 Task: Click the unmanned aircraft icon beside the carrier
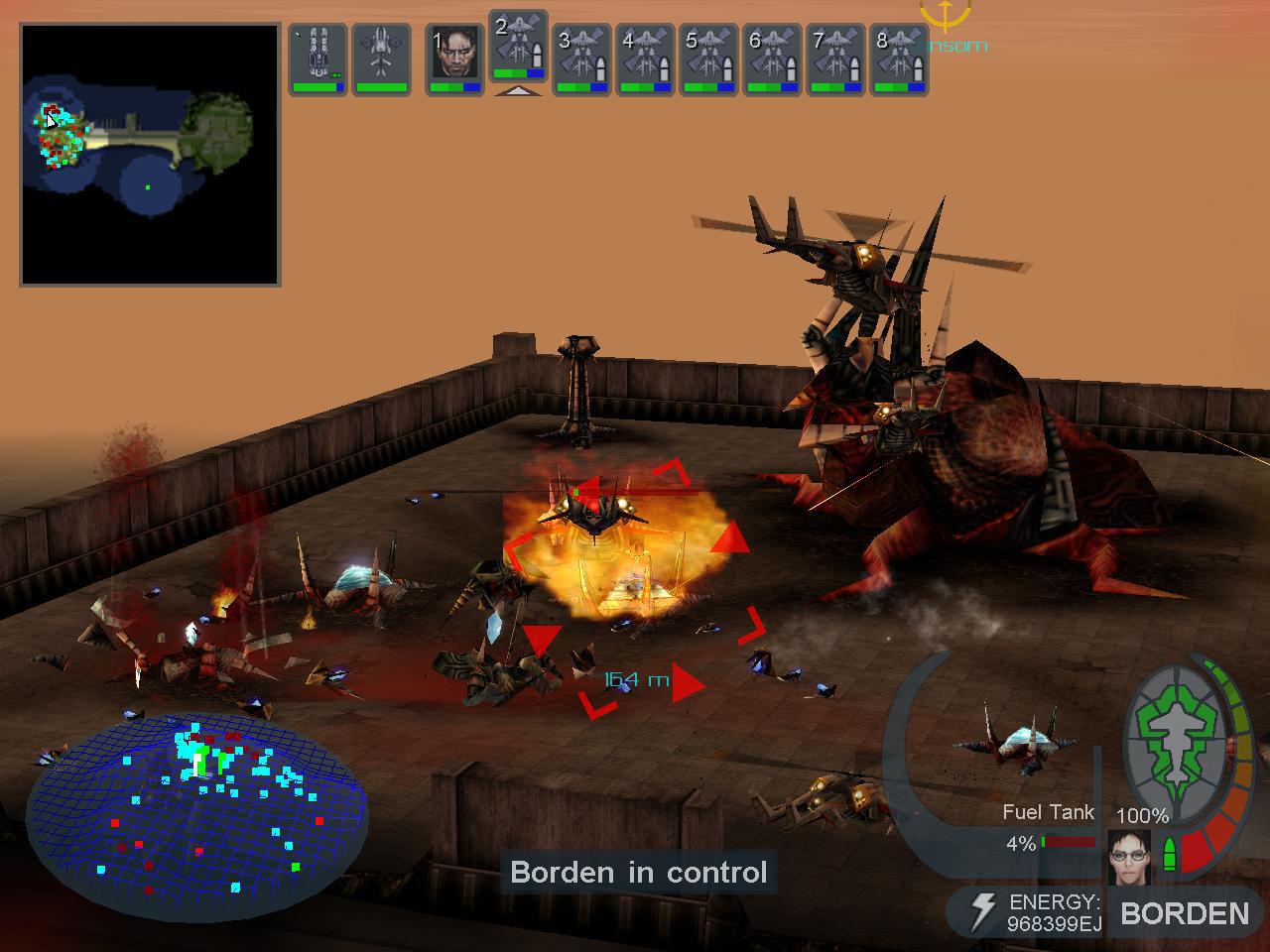tap(382, 58)
